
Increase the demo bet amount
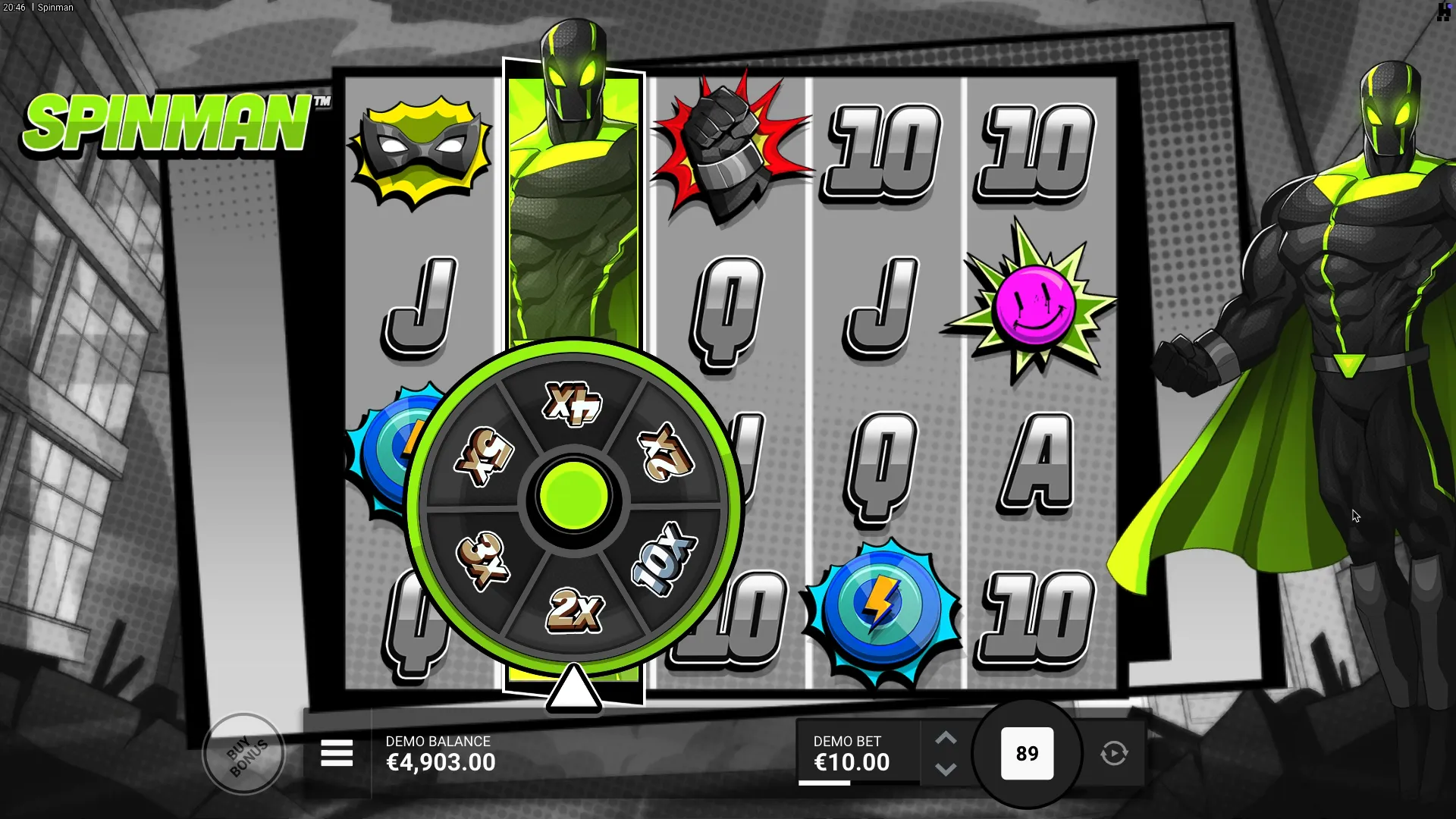tap(945, 739)
